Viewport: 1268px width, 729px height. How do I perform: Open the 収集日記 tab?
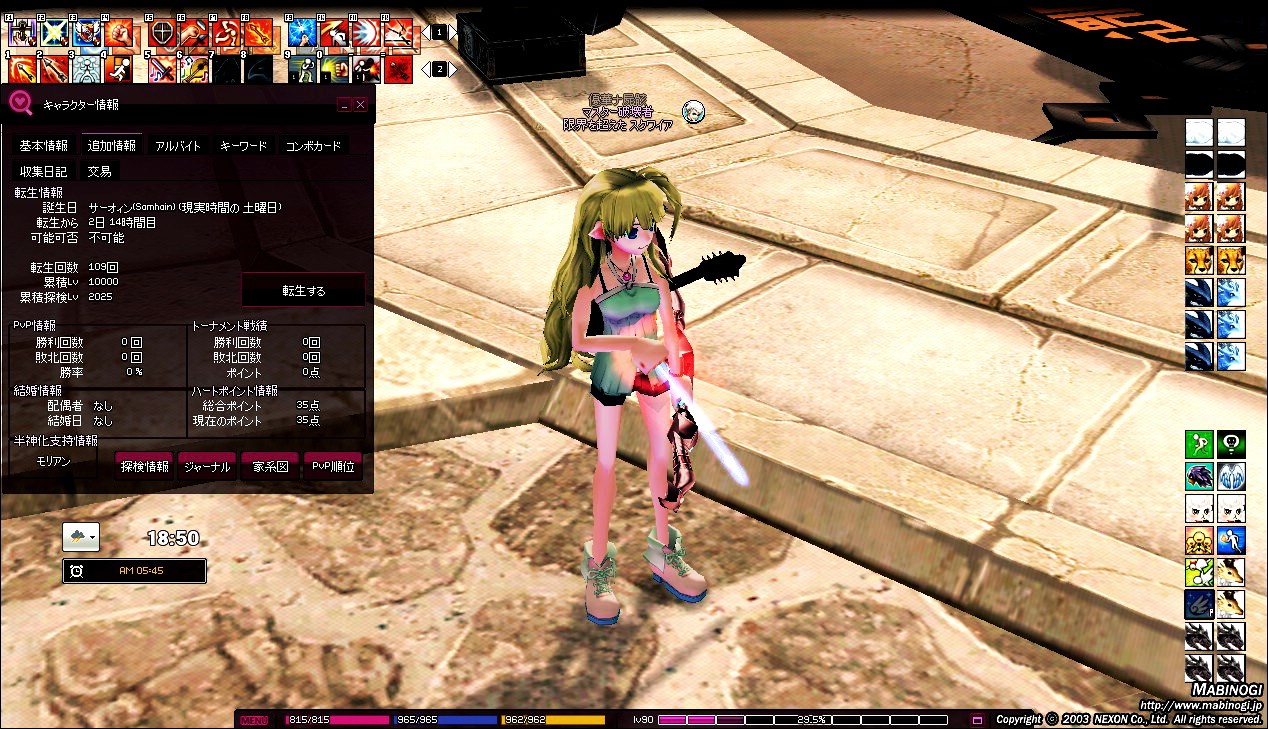pyautogui.click(x=44, y=171)
